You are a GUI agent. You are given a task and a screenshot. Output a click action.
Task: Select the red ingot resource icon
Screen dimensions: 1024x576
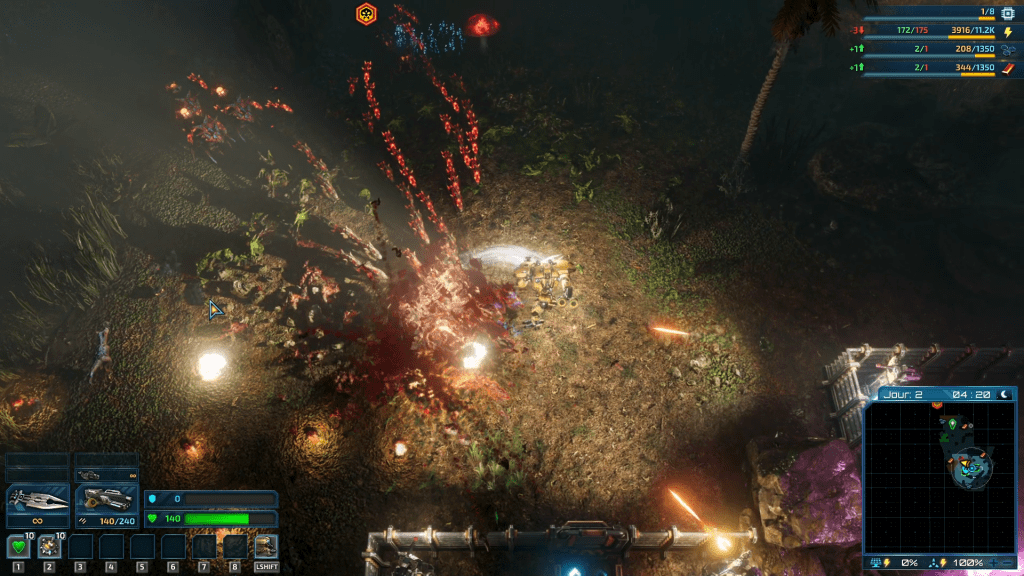point(1008,68)
